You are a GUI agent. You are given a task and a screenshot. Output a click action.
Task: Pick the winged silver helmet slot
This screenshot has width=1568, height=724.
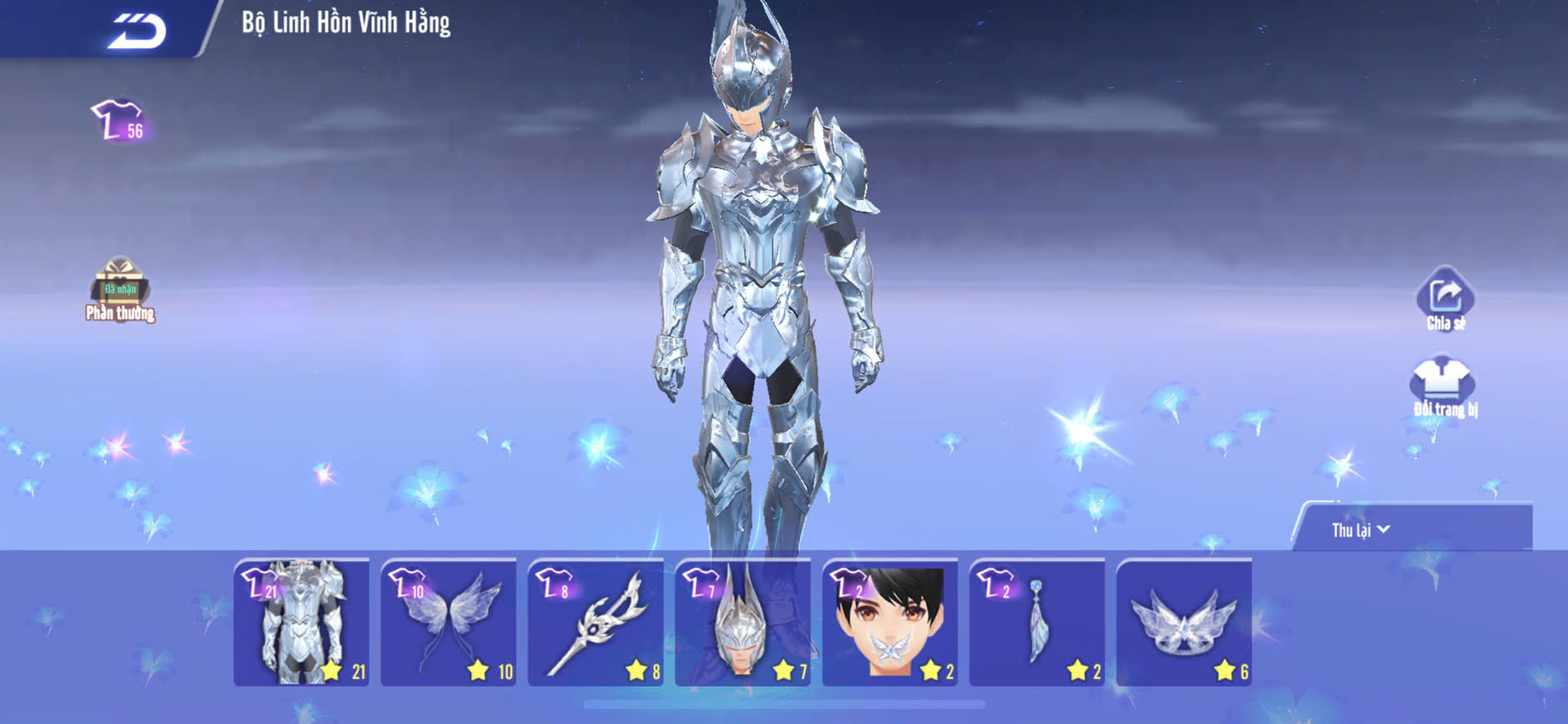[743, 622]
